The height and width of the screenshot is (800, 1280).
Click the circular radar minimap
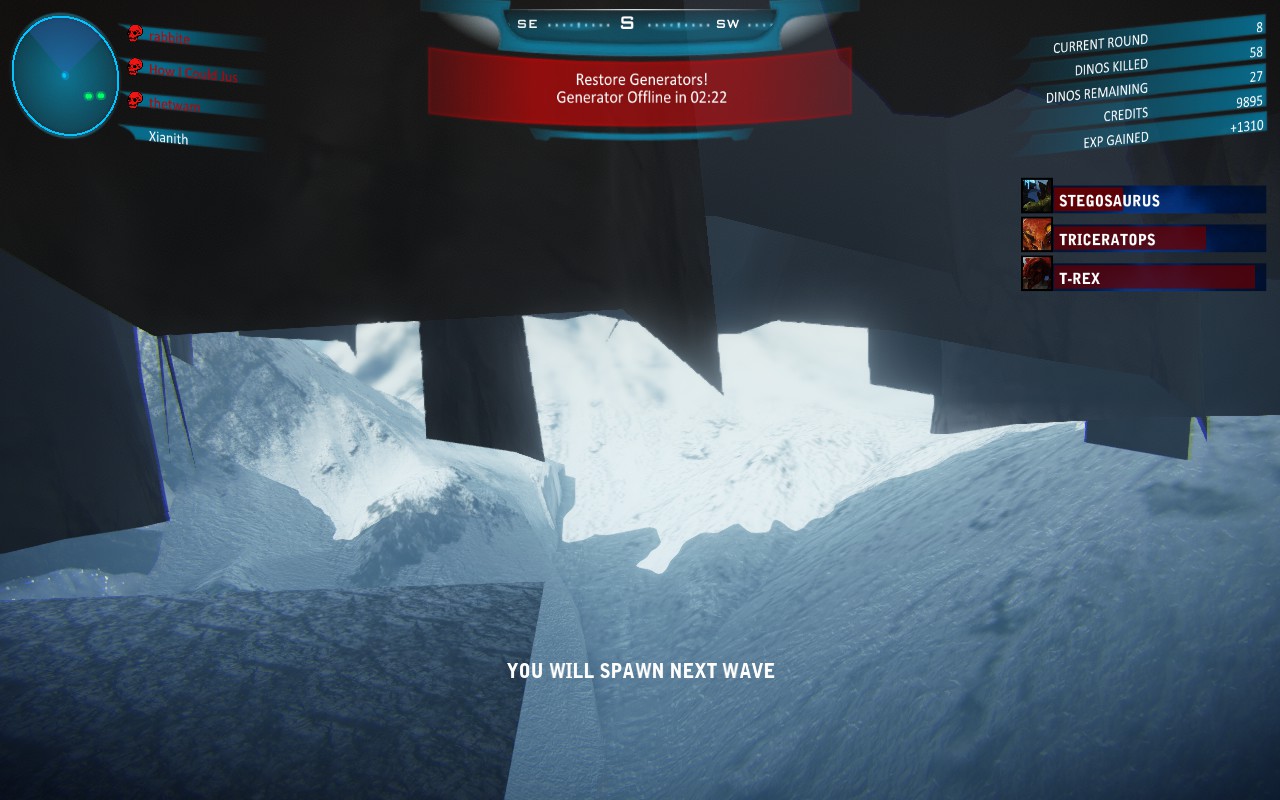click(65, 76)
